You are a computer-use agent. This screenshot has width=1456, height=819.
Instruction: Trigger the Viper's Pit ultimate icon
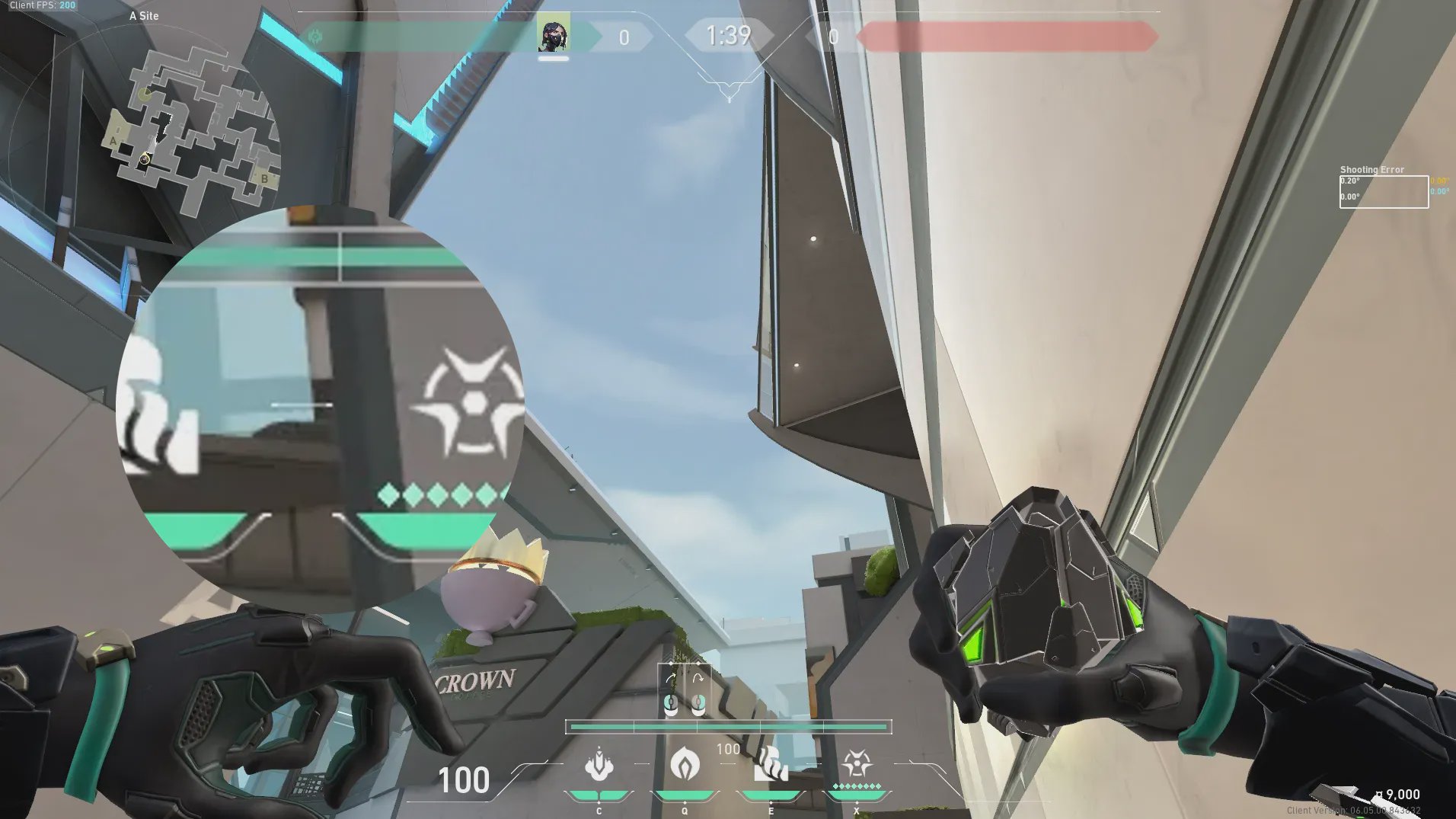(857, 763)
